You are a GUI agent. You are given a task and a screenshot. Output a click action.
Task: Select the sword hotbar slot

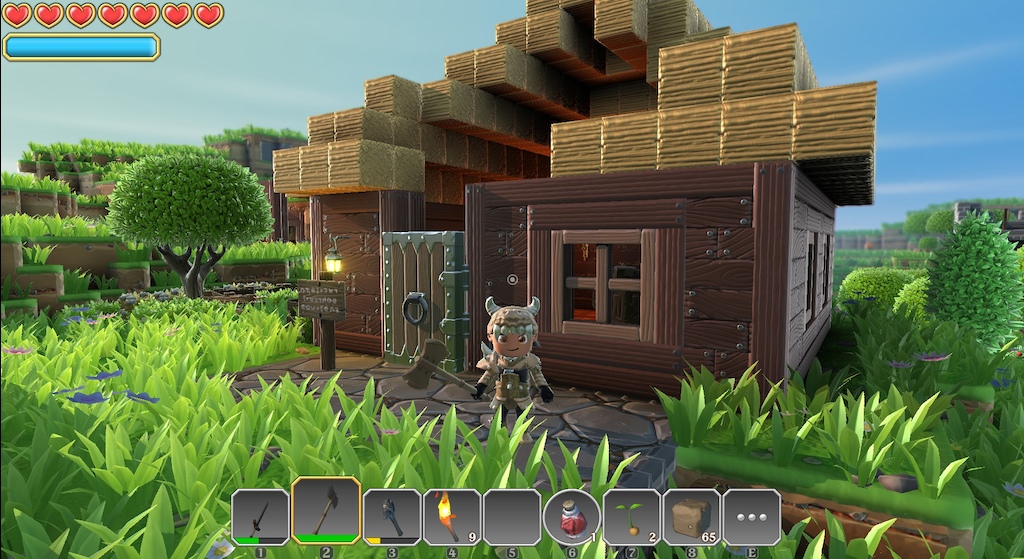pos(260,516)
